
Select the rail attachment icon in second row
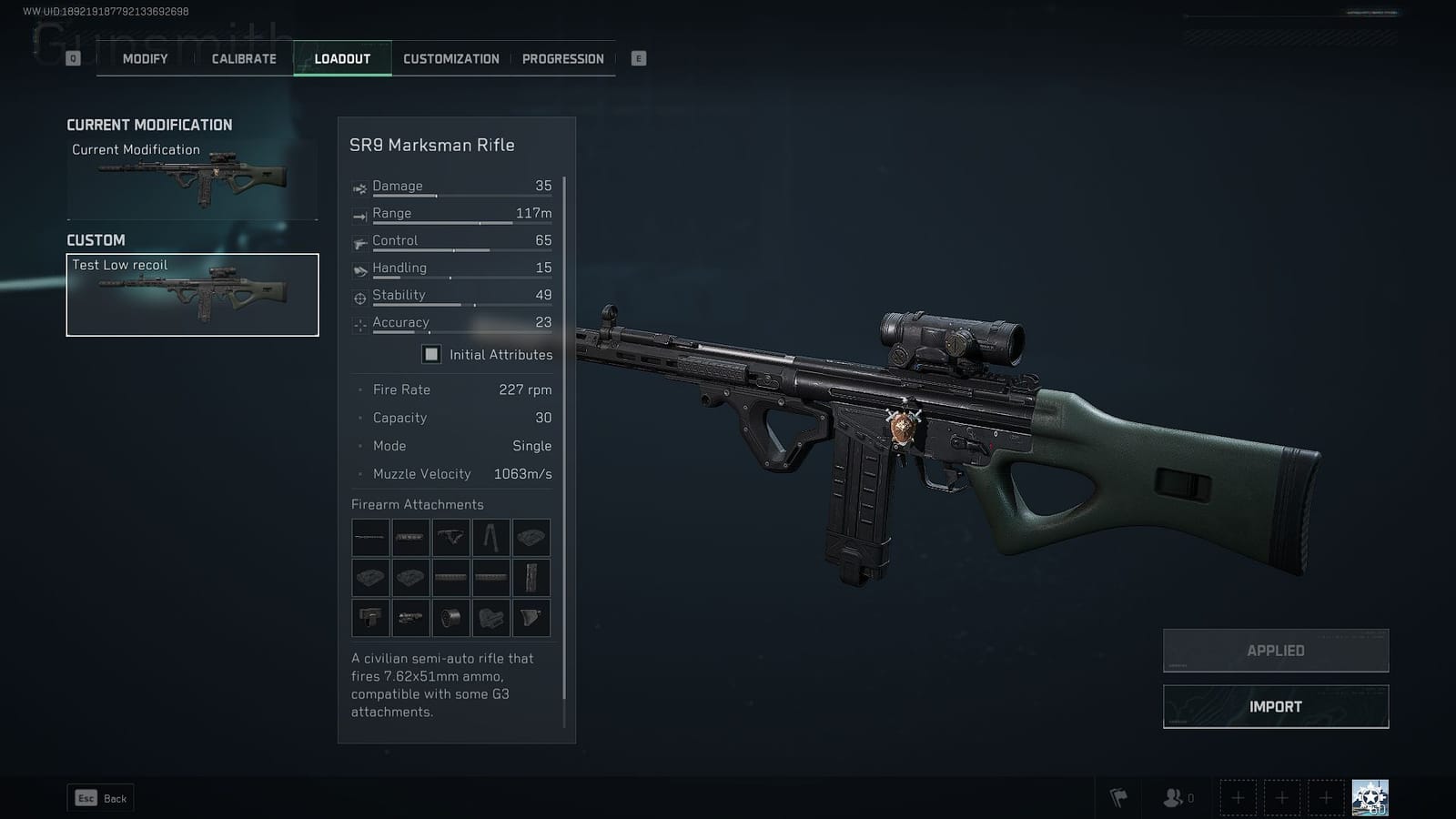coord(450,577)
